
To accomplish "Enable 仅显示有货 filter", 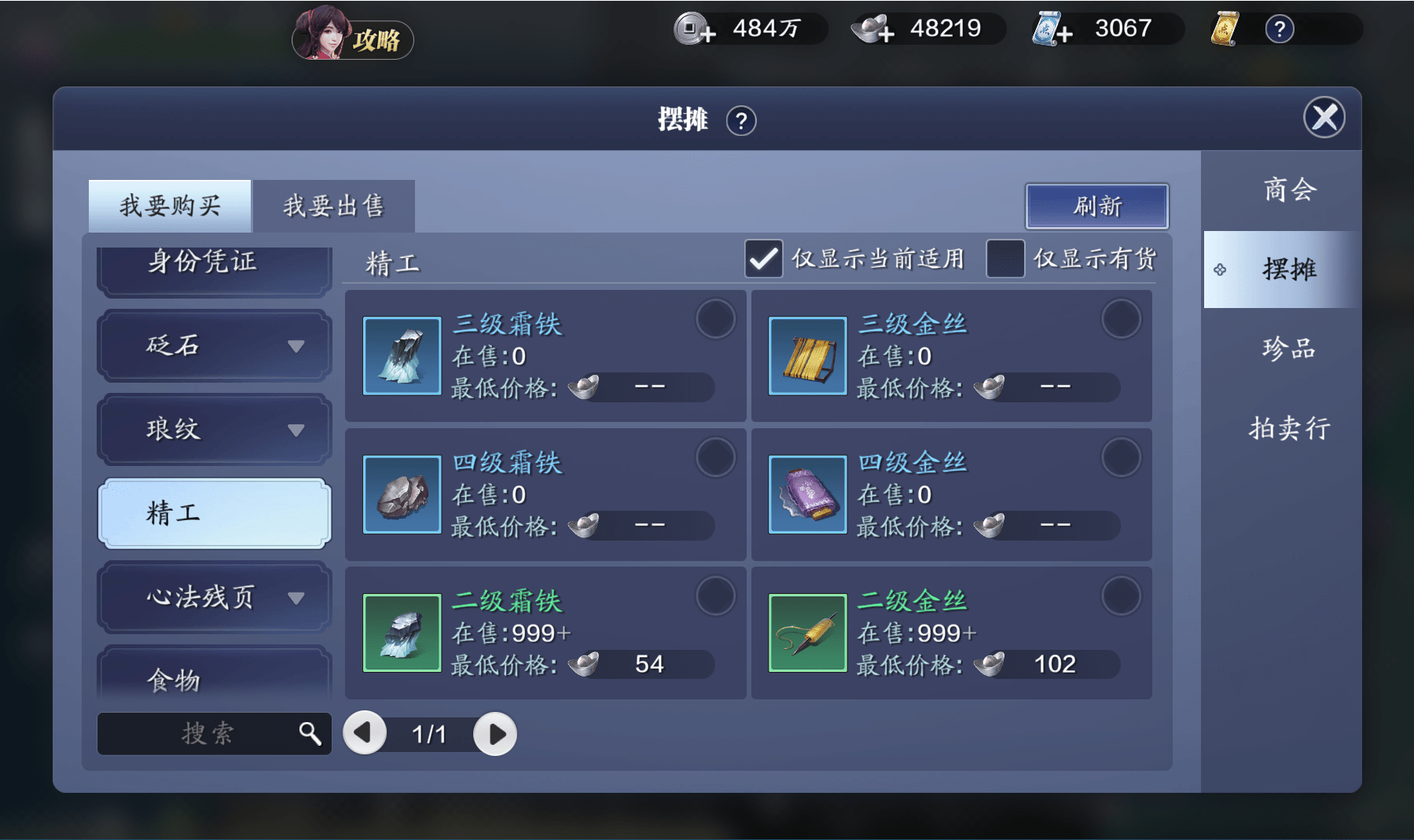I will [x=1004, y=258].
